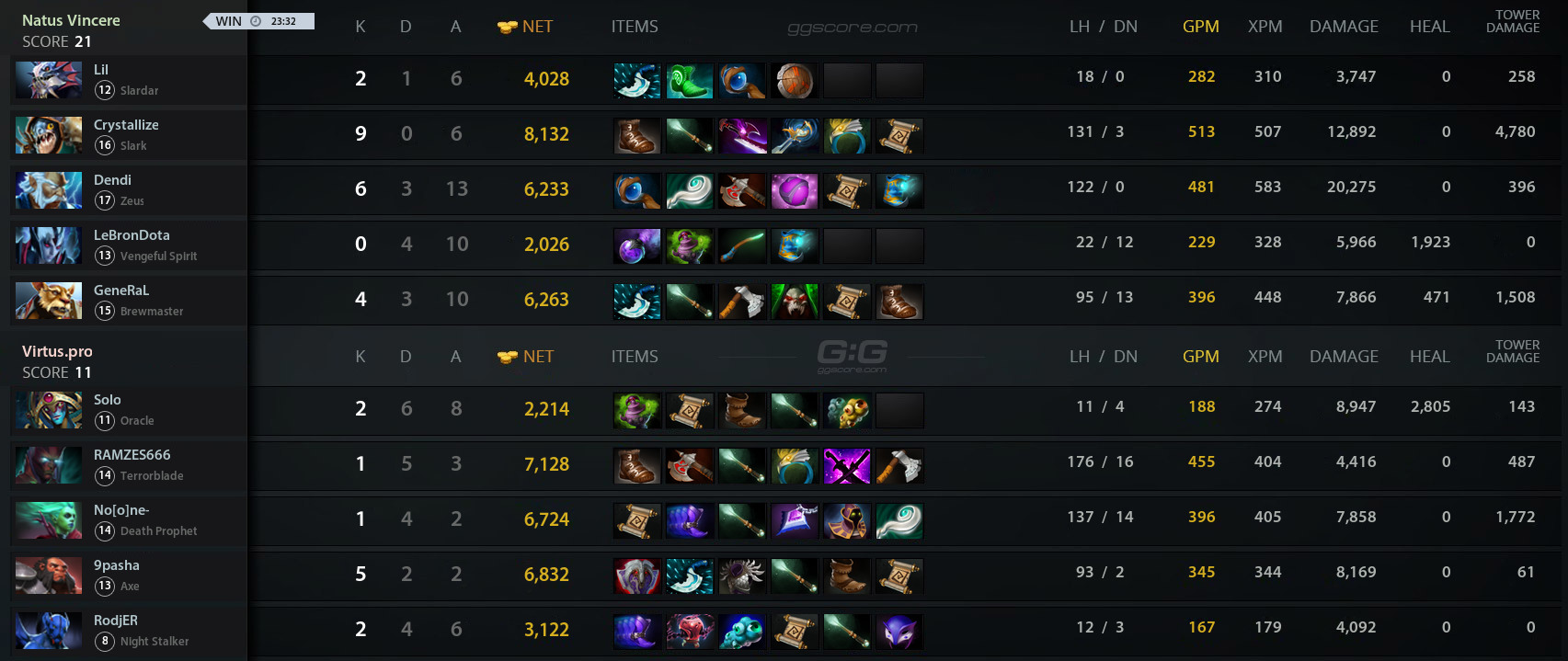
Task: Click No[o]ne-'s Death Prophet portrait
Action: (49, 520)
